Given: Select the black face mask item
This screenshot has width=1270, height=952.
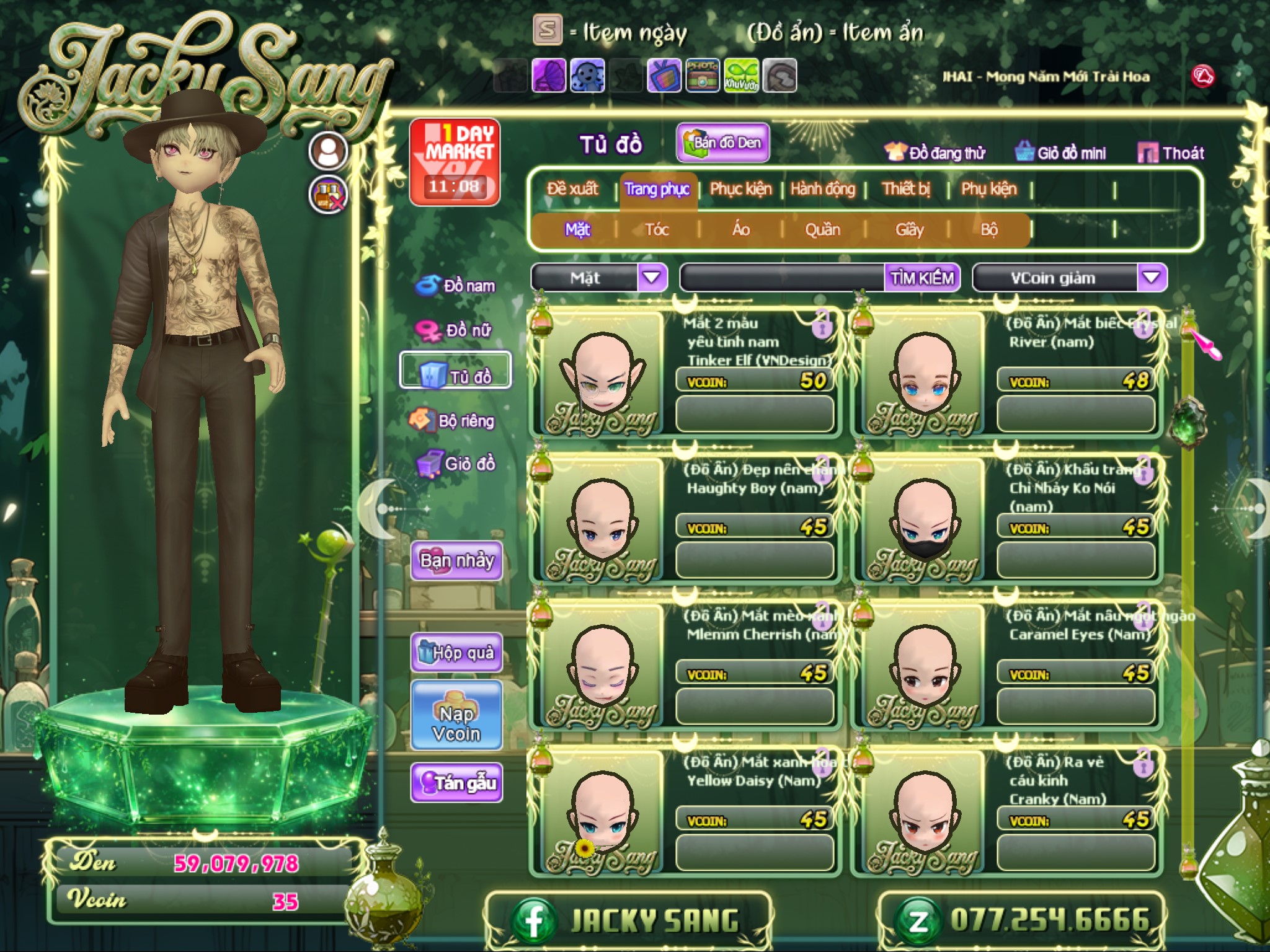Looking at the screenshot, I should 924,519.
